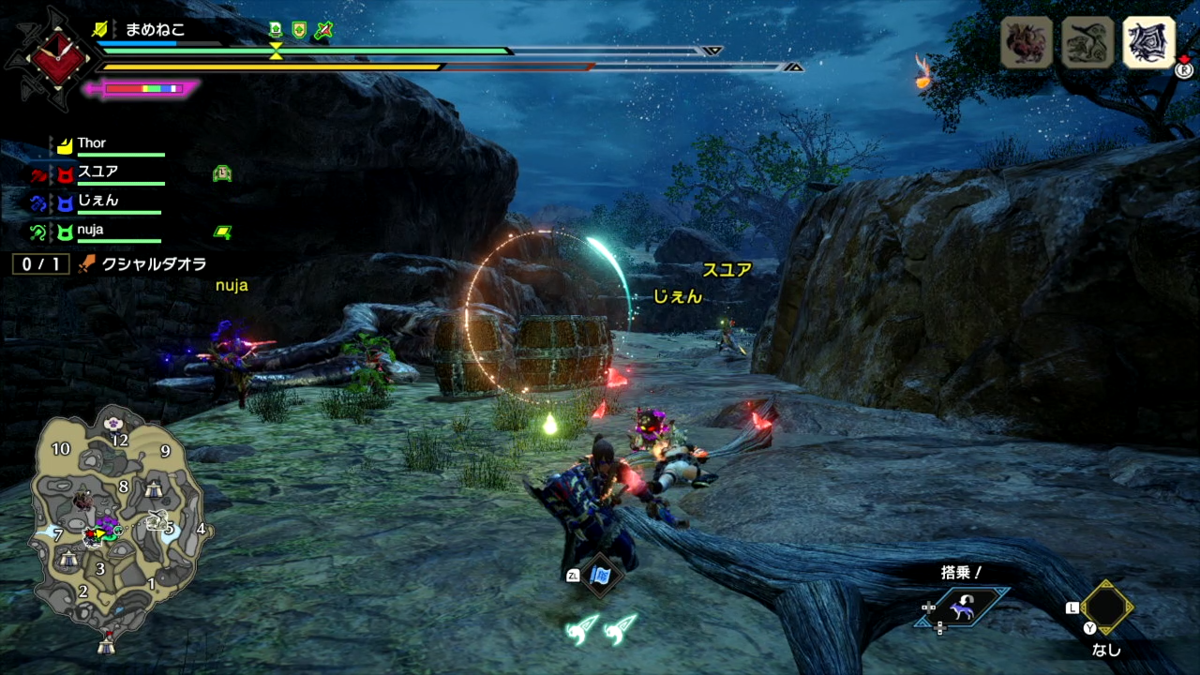Select the green monster icon in the middle
The image size is (1200, 675).
point(1087,43)
